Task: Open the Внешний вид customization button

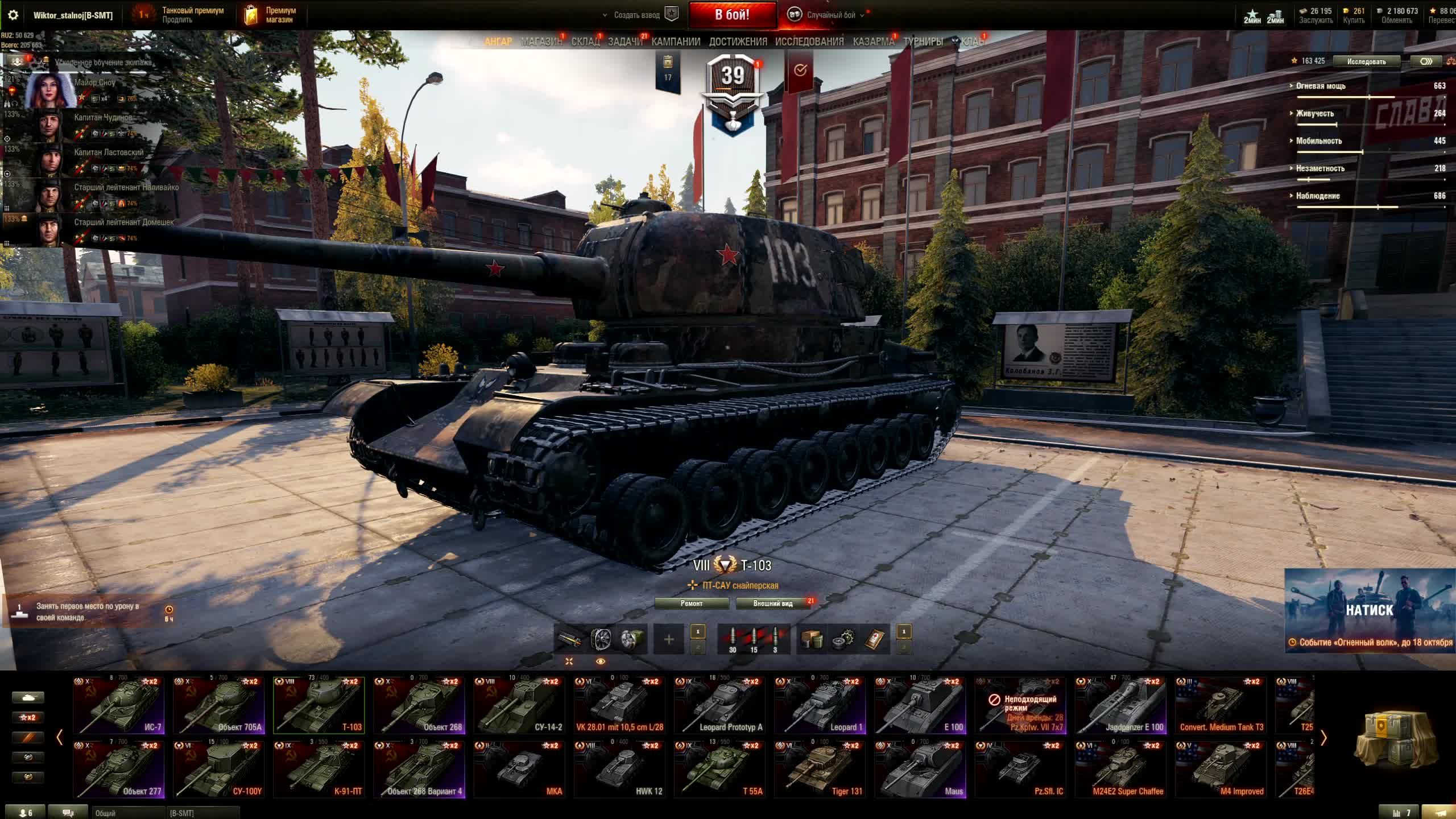Action: click(773, 603)
